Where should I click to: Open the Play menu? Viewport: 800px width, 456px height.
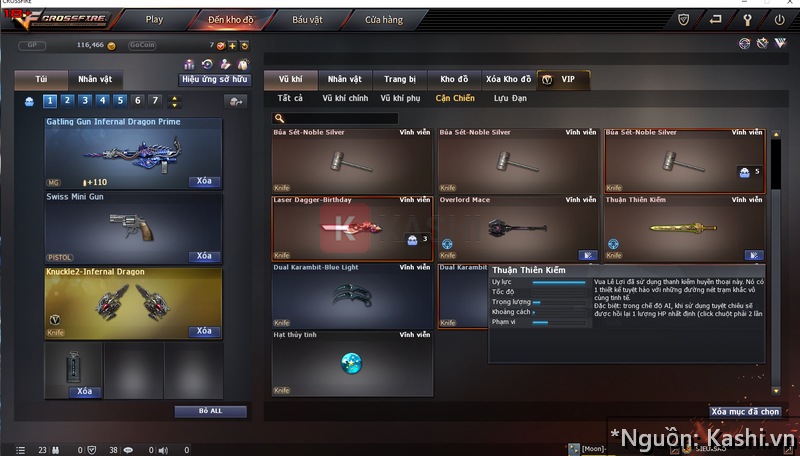tap(154, 19)
